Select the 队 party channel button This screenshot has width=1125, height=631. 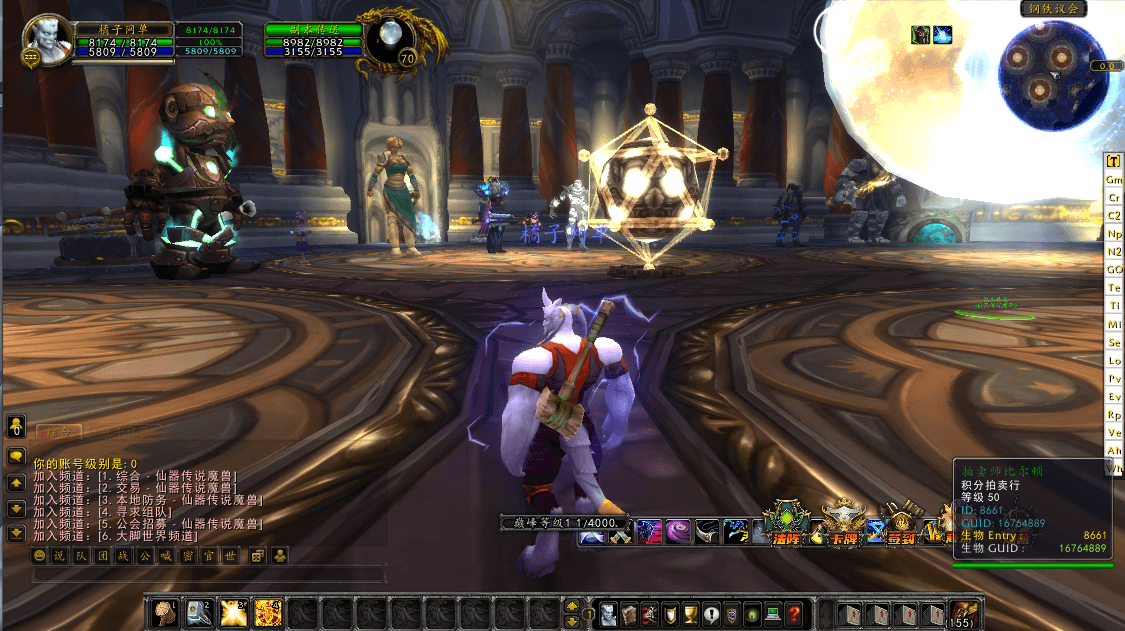tap(78, 555)
